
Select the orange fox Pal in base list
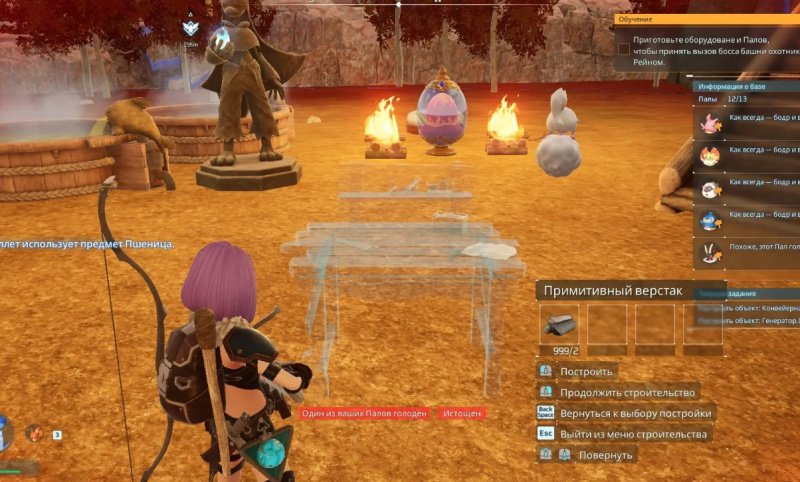tap(710, 155)
